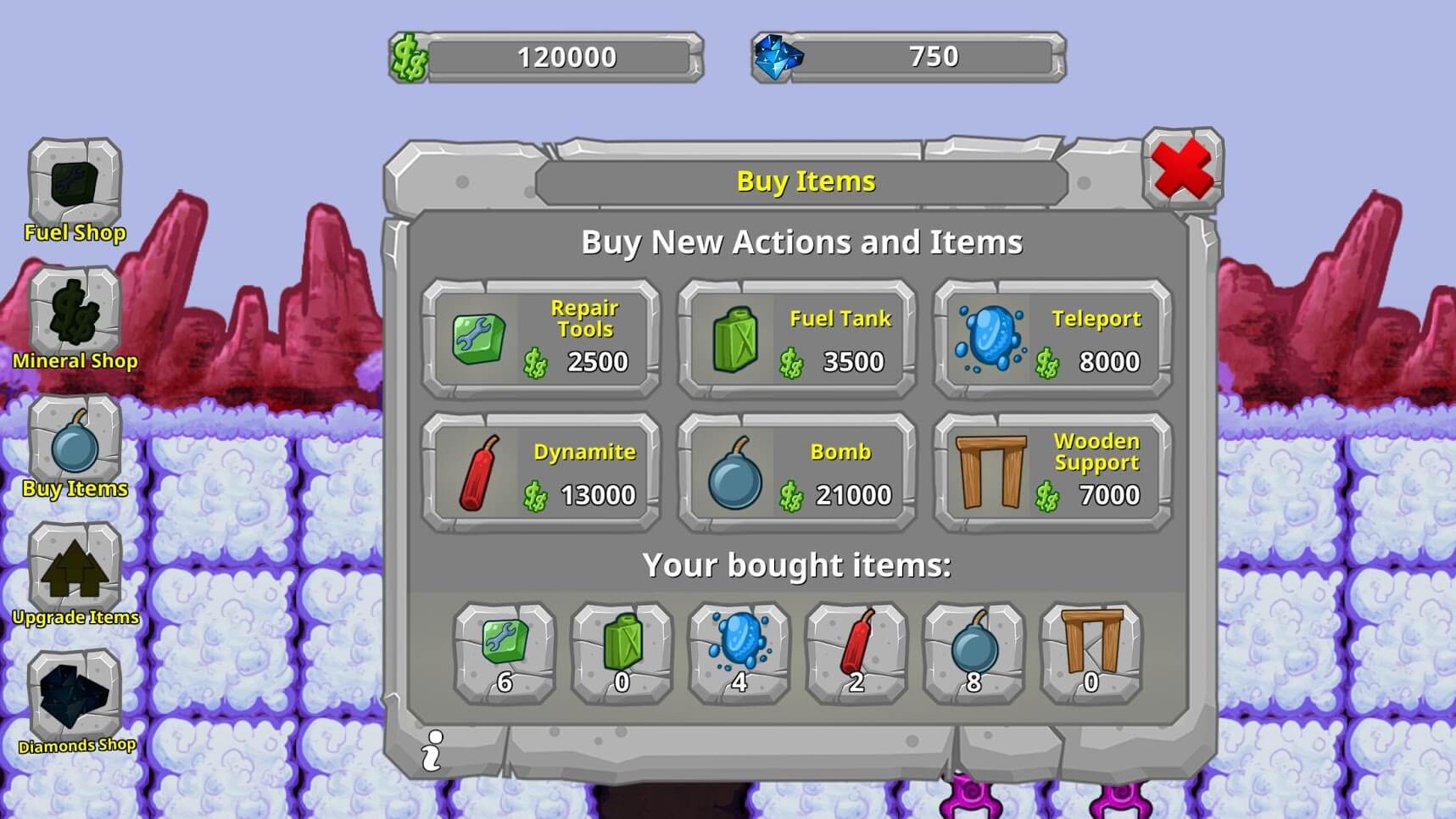1456x819 pixels.
Task: Purchase a Fuel Tank for 3500
Action: point(797,339)
